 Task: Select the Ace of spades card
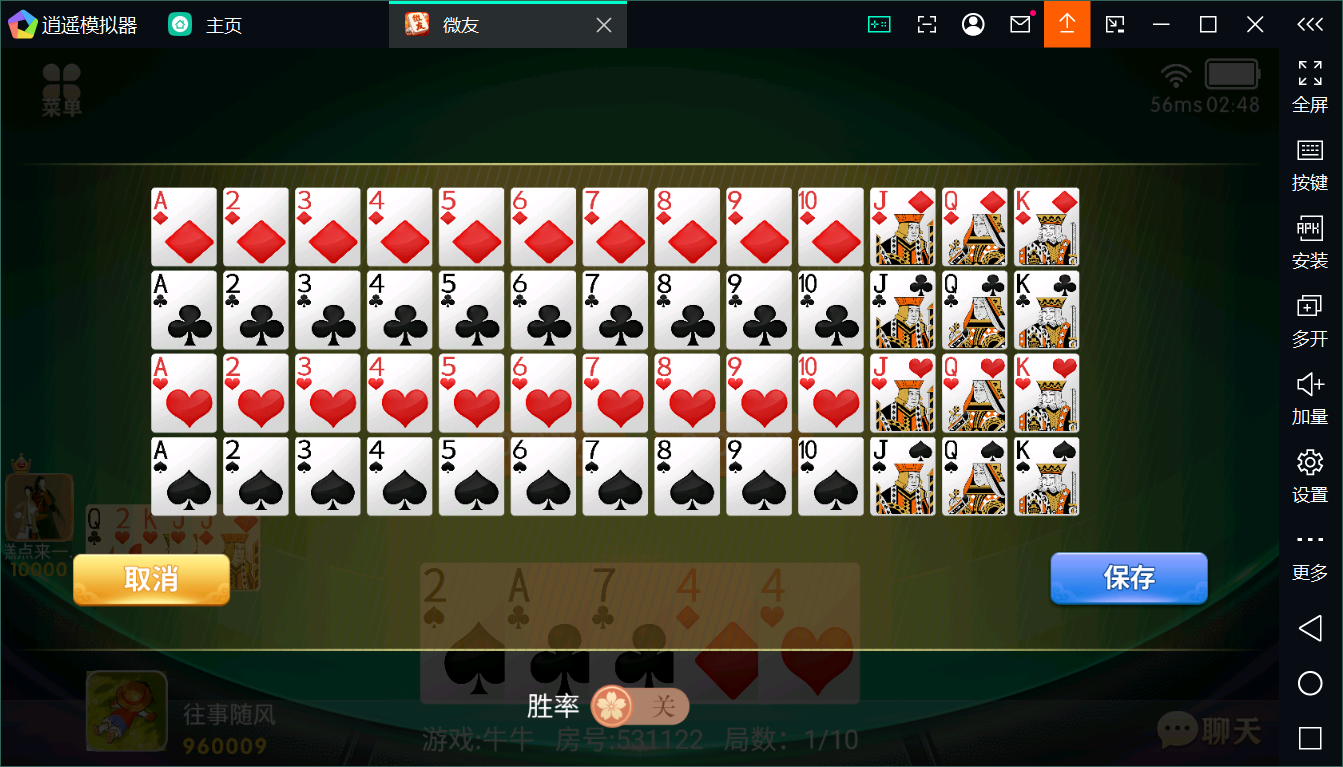click(x=184, y=476)
